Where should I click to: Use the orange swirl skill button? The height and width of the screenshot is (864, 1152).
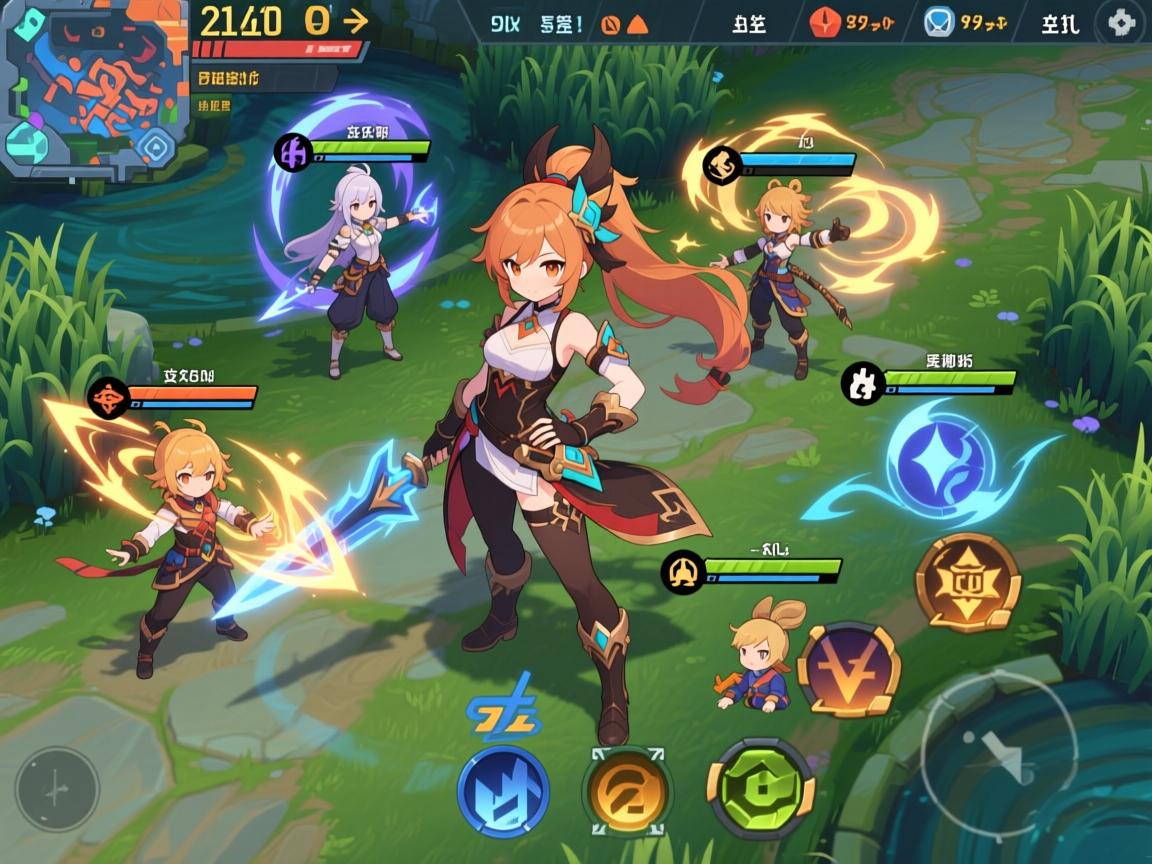628,792
